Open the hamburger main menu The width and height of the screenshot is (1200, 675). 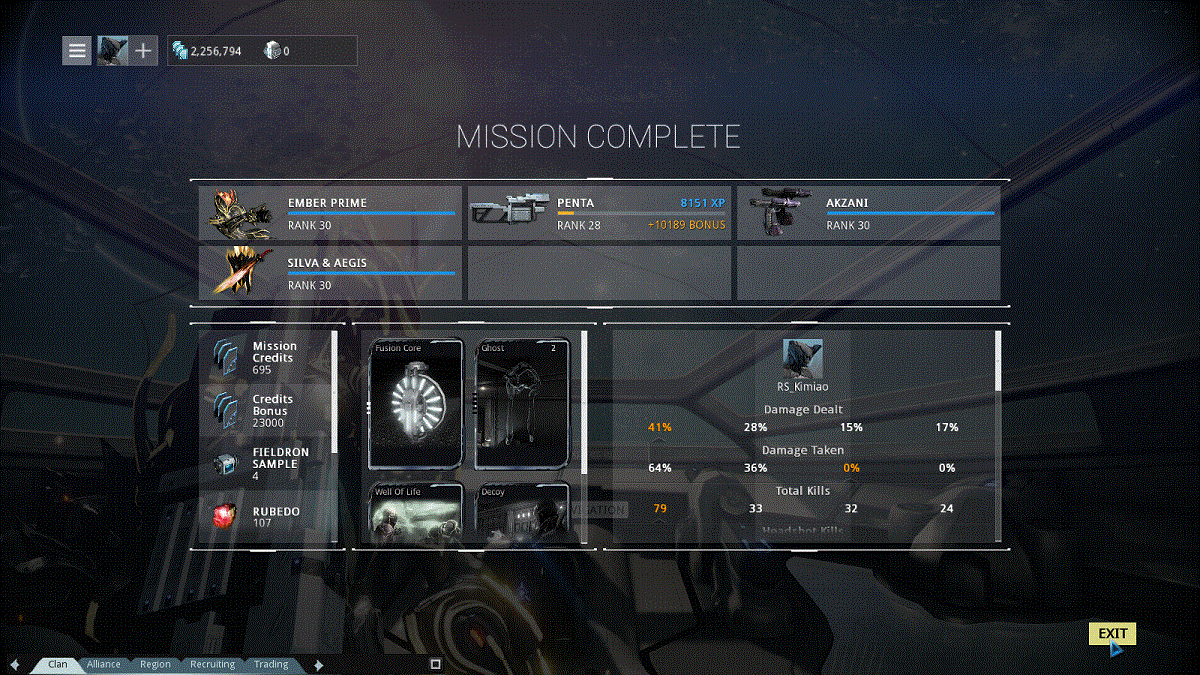coord(77,50)
